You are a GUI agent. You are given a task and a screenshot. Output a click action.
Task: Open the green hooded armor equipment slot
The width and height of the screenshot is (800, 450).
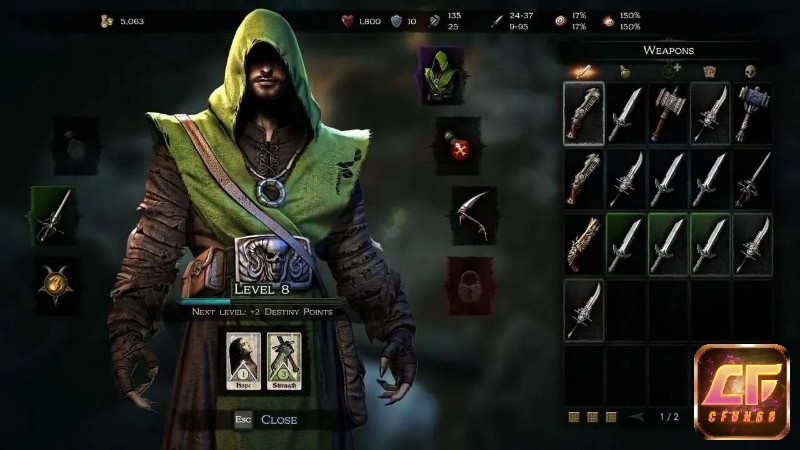(436, 76)
